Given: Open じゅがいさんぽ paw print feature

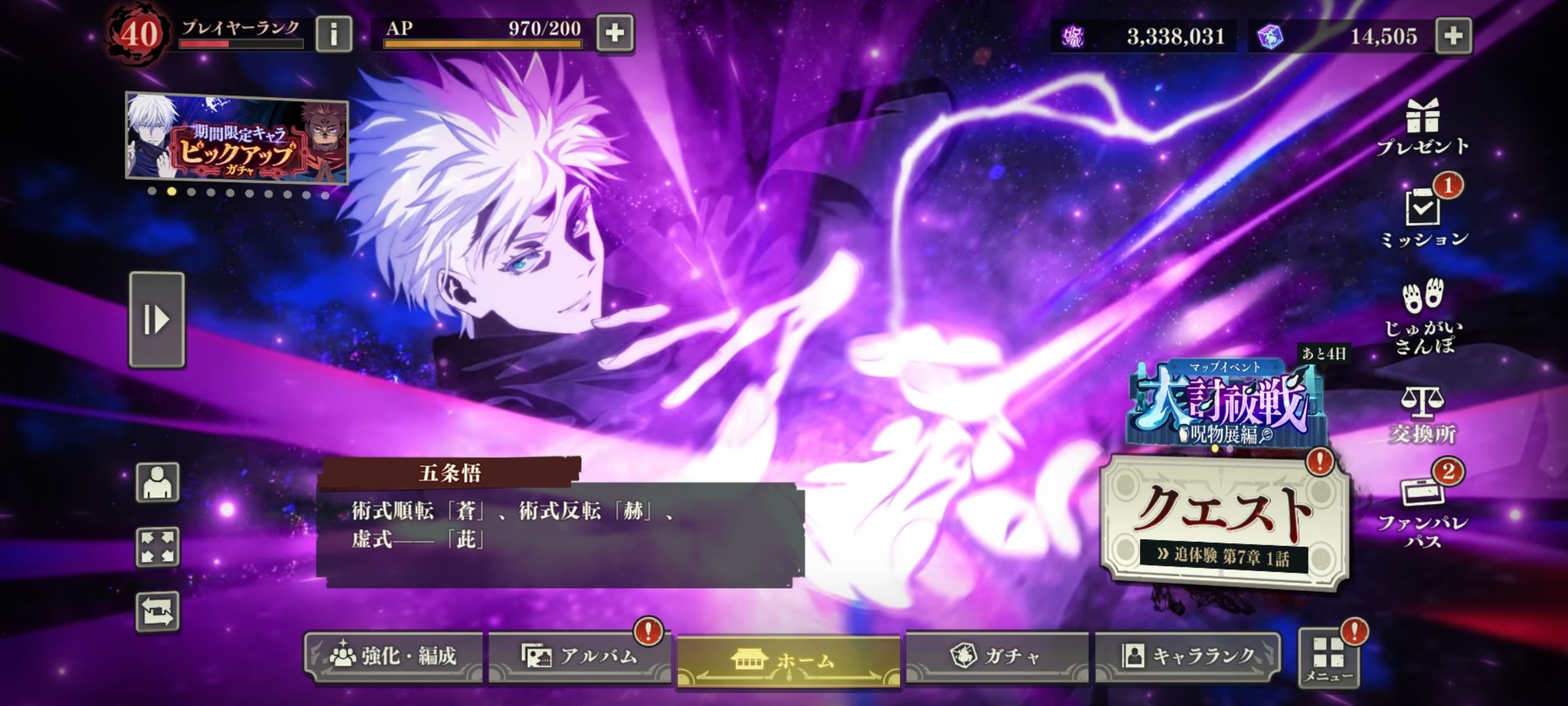Looking at the screenshot, I should pos(1422,316).
